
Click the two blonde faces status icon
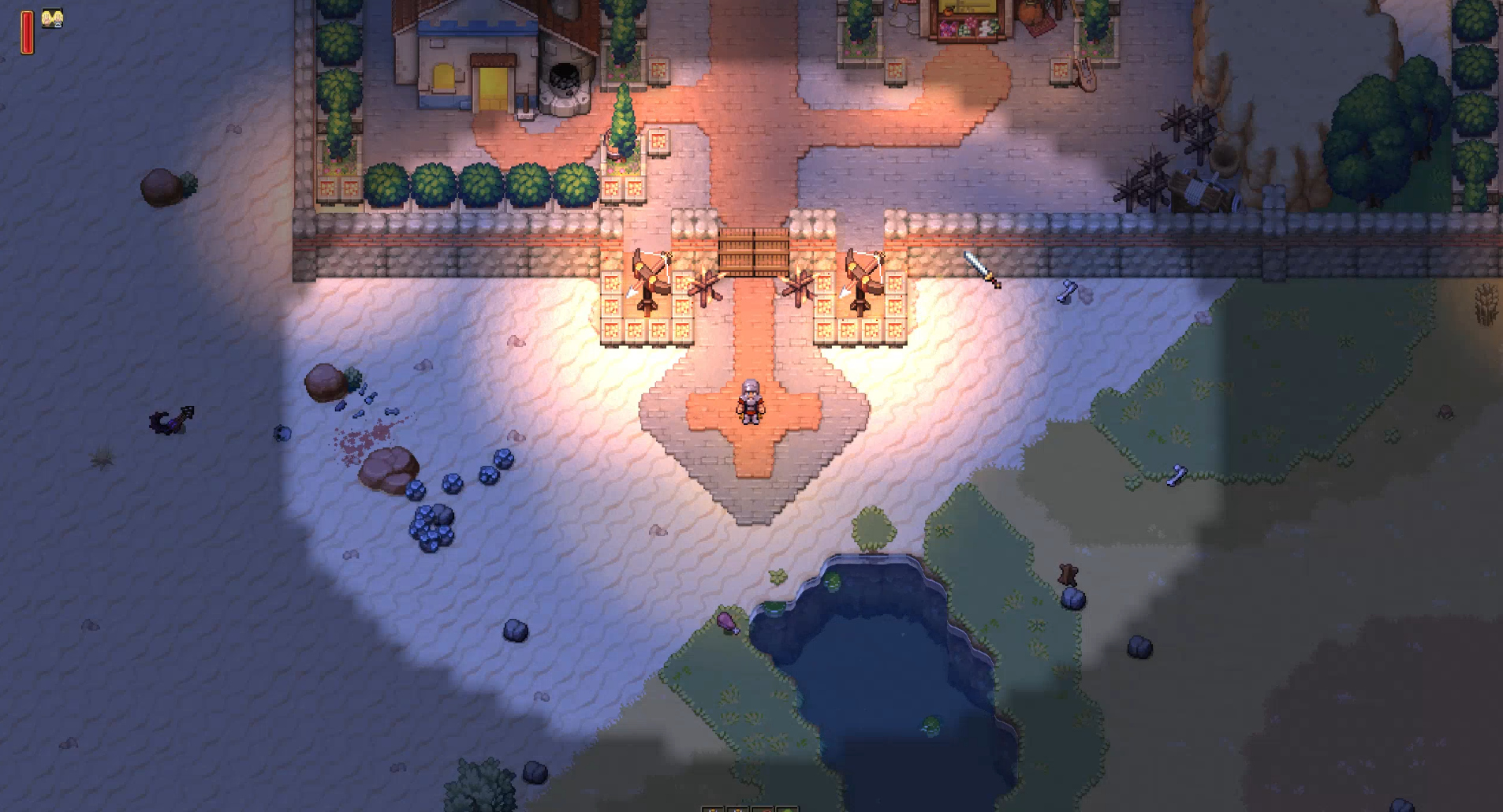click(x=52, y=18)
